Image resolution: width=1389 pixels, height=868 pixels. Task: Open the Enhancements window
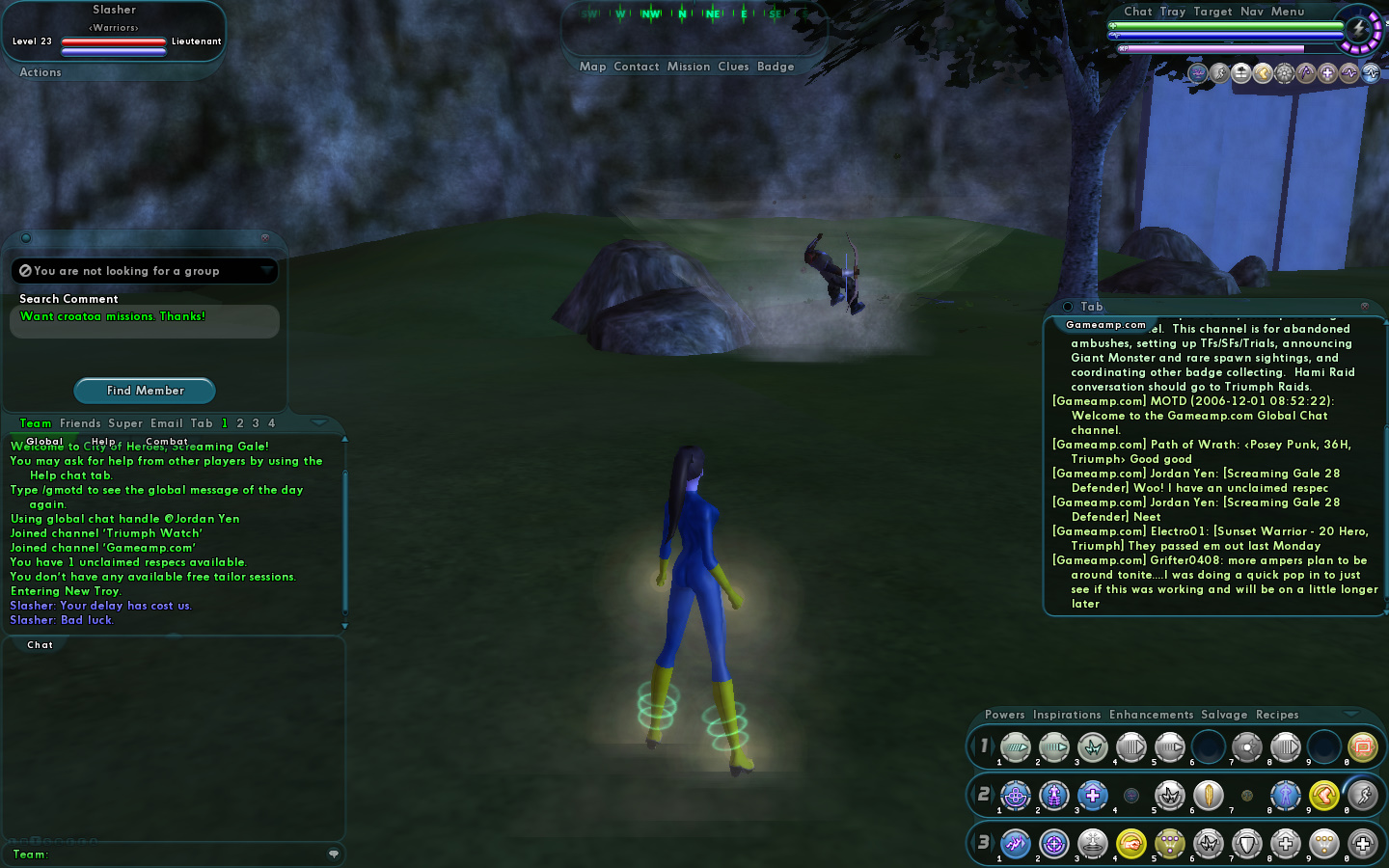(1151, 715)
